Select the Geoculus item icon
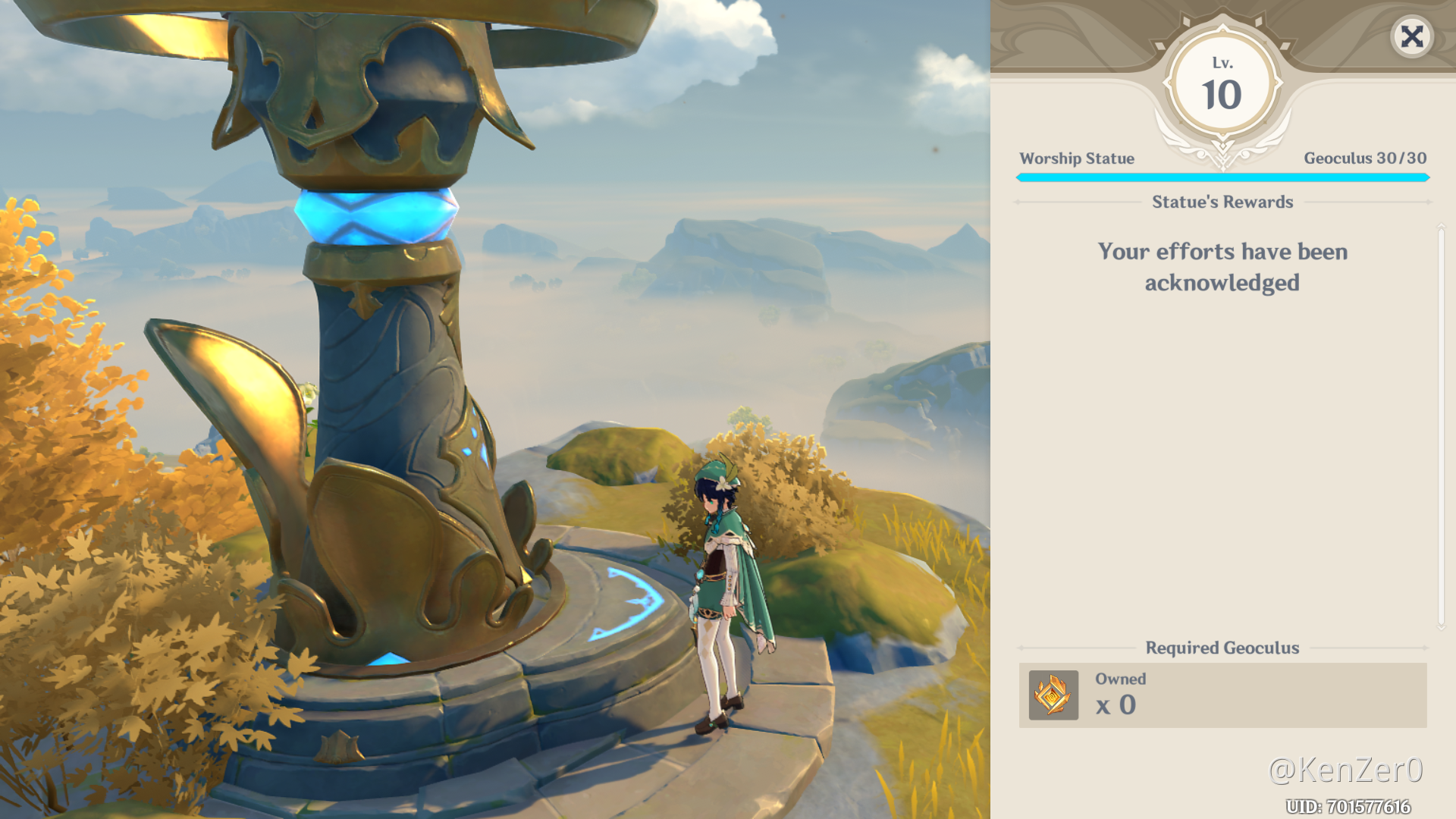1456x819 pixels. [1053, 695]
